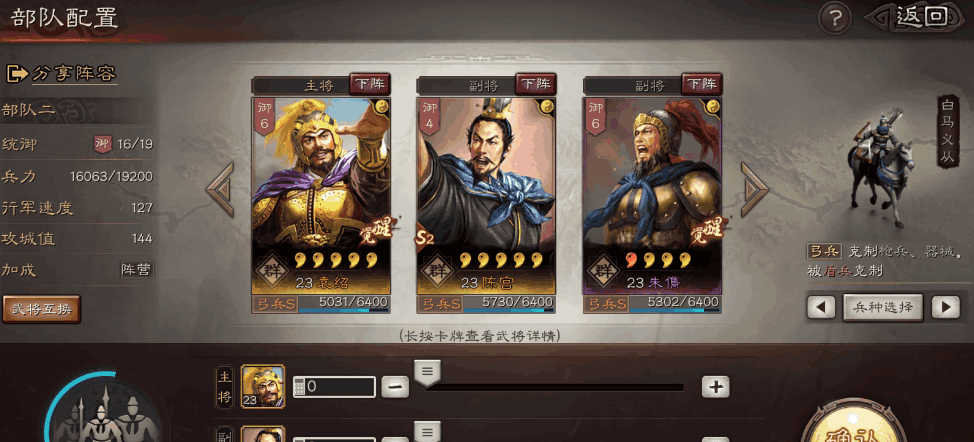Open the question mark help button

point(834,17)
